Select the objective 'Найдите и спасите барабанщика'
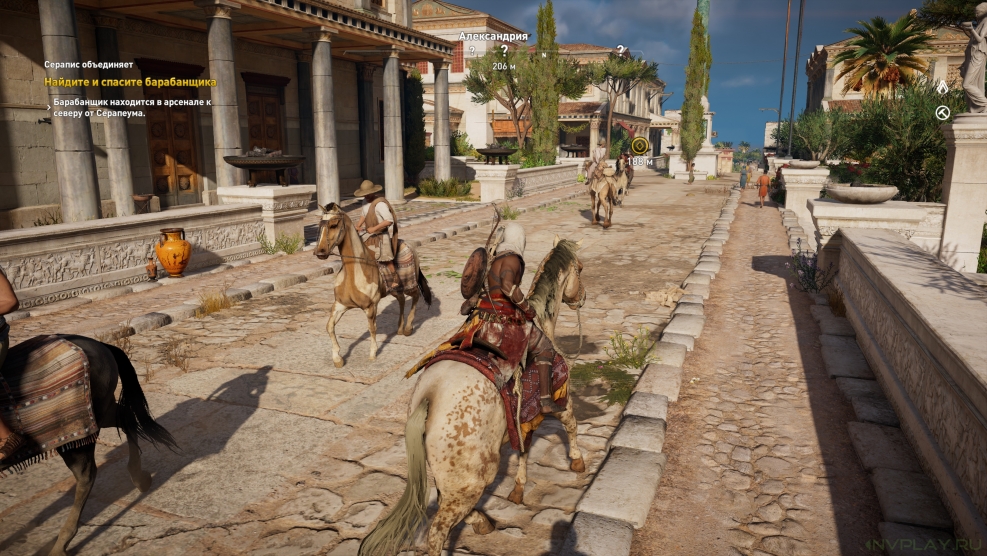Image resolution: width=987 pixels, height=556 pixels. tap(130, 82)
